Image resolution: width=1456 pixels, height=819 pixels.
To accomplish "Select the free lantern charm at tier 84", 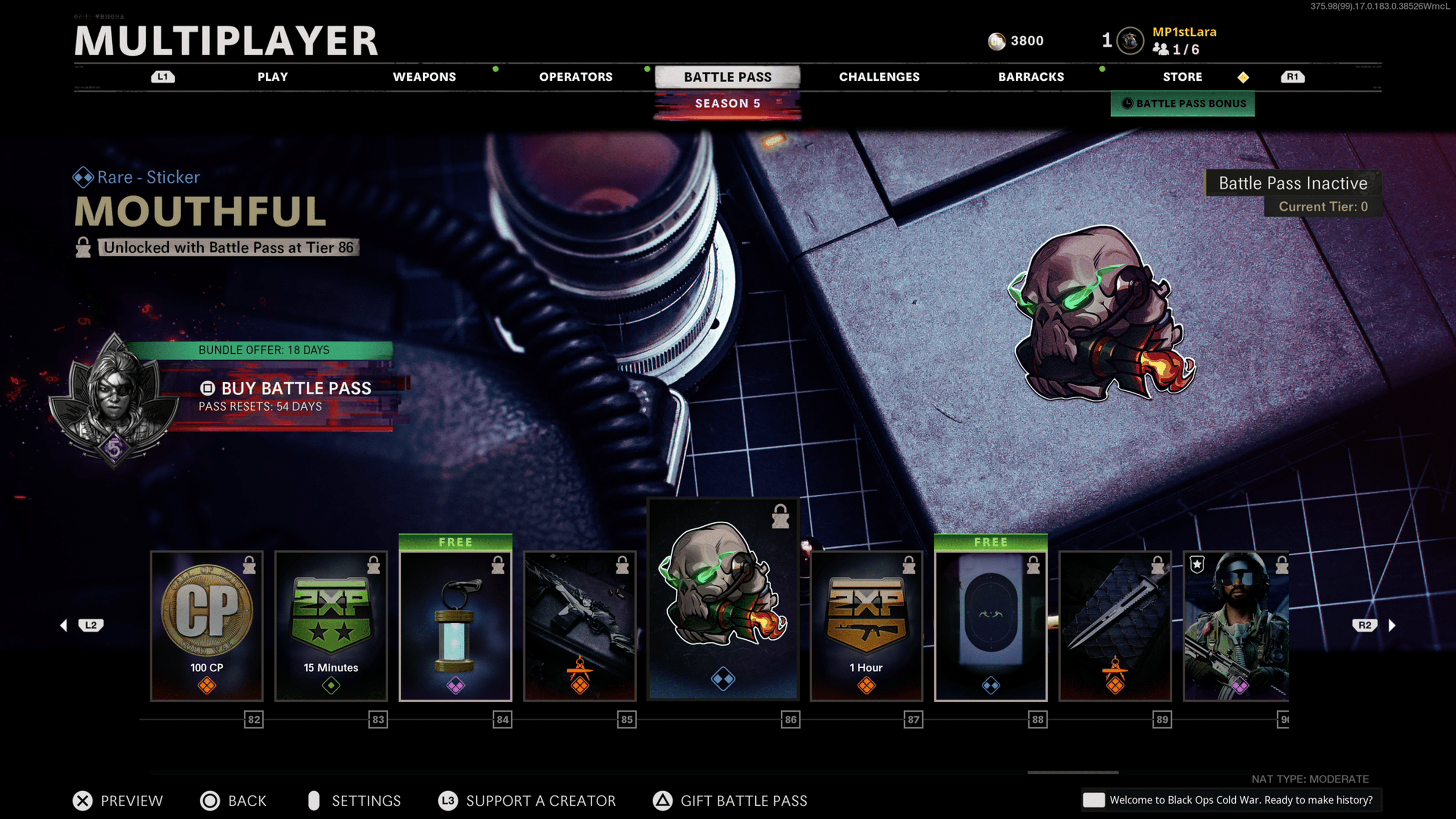I will tap(455, 626).
